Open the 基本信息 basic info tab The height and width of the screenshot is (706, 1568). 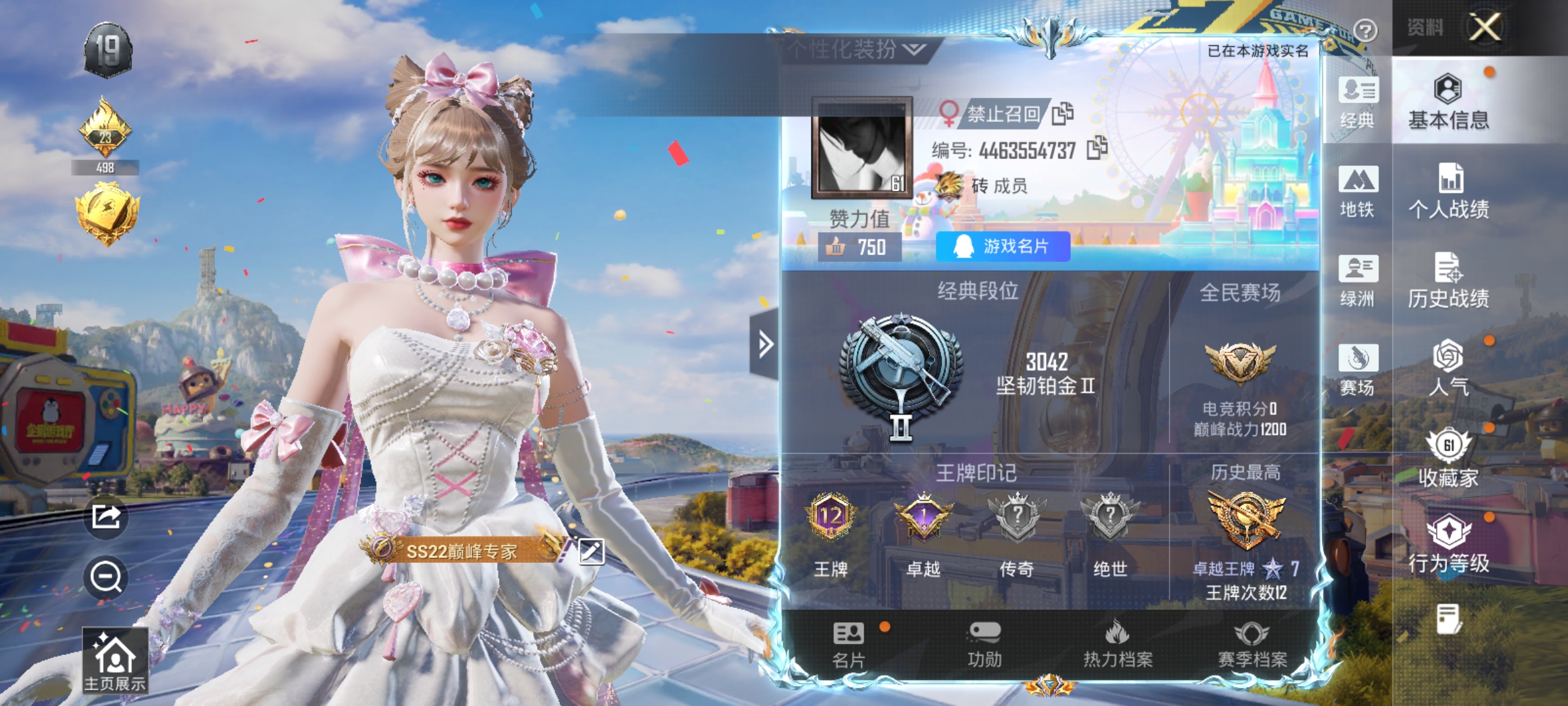pyautogui.click(x=1448, y=103)
